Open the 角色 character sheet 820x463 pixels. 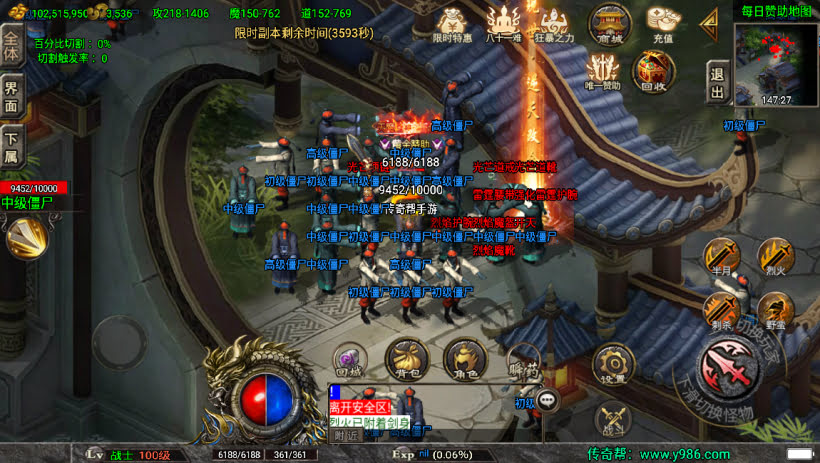point(463,358)
